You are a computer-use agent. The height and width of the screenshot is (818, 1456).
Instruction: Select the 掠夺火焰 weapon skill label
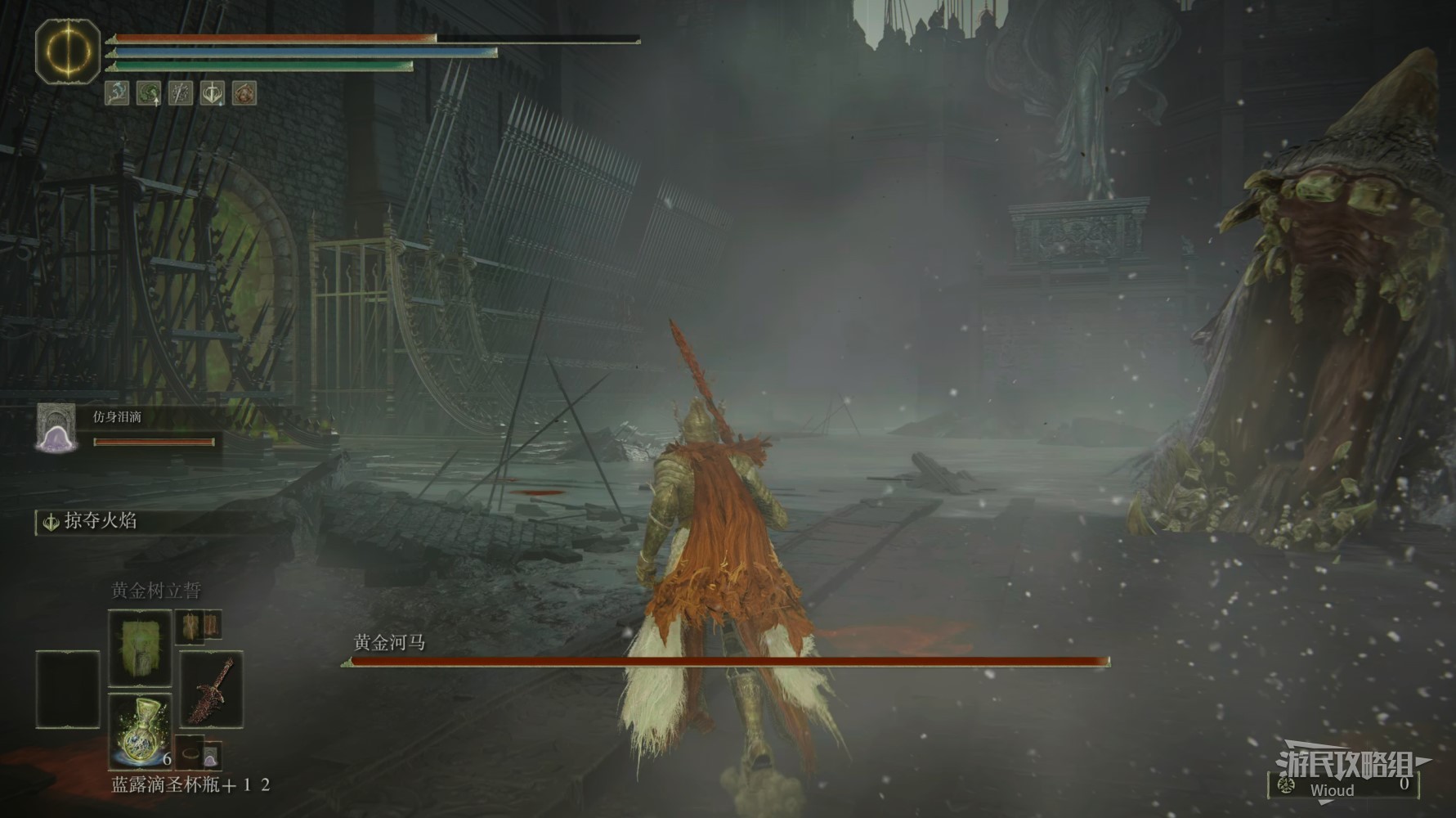click(x=100, y=521)
